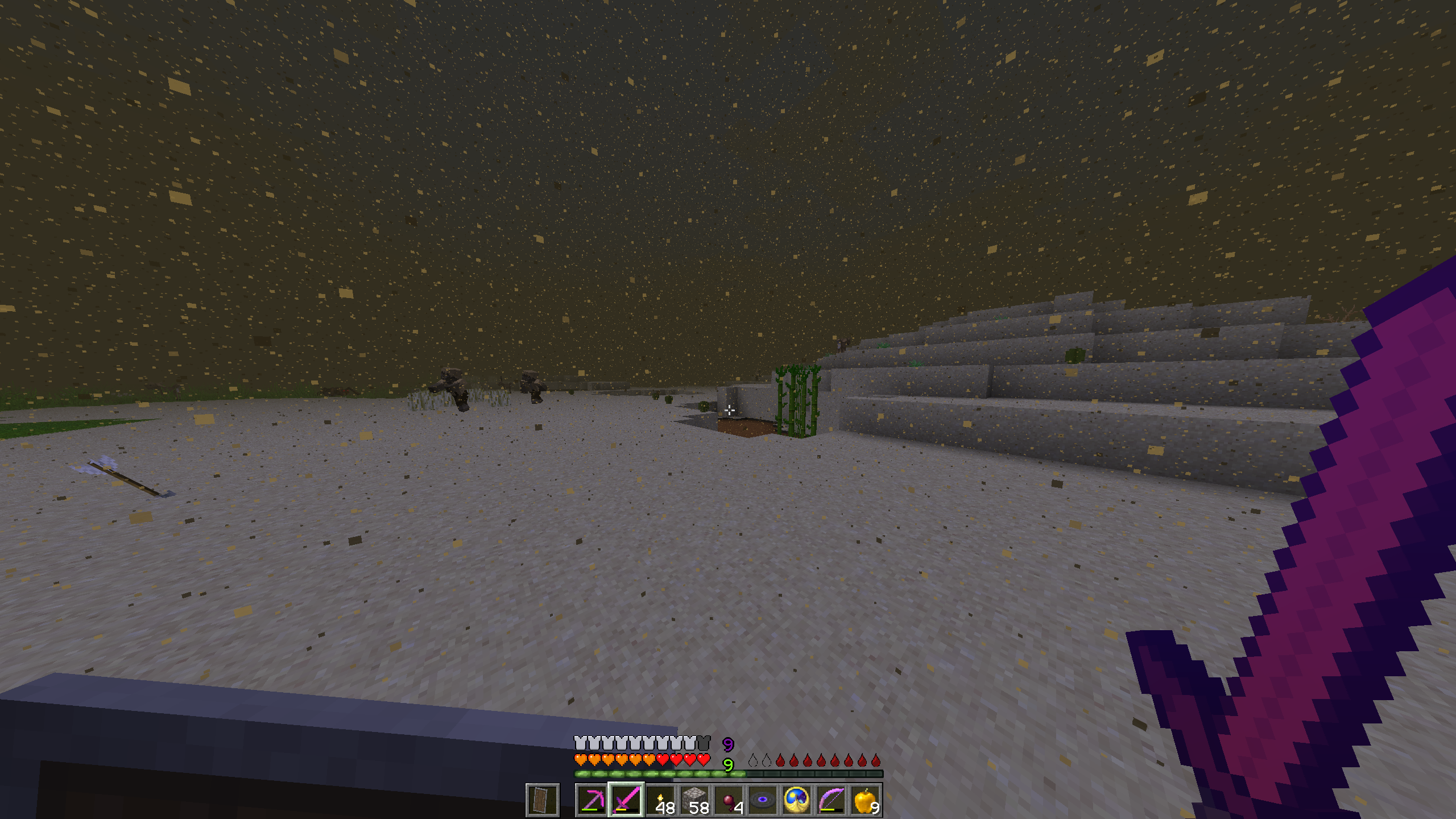Viewport: 1456px width, 819px height.
Task: Switch to the purple bow slot
Action: click(831, 800)
